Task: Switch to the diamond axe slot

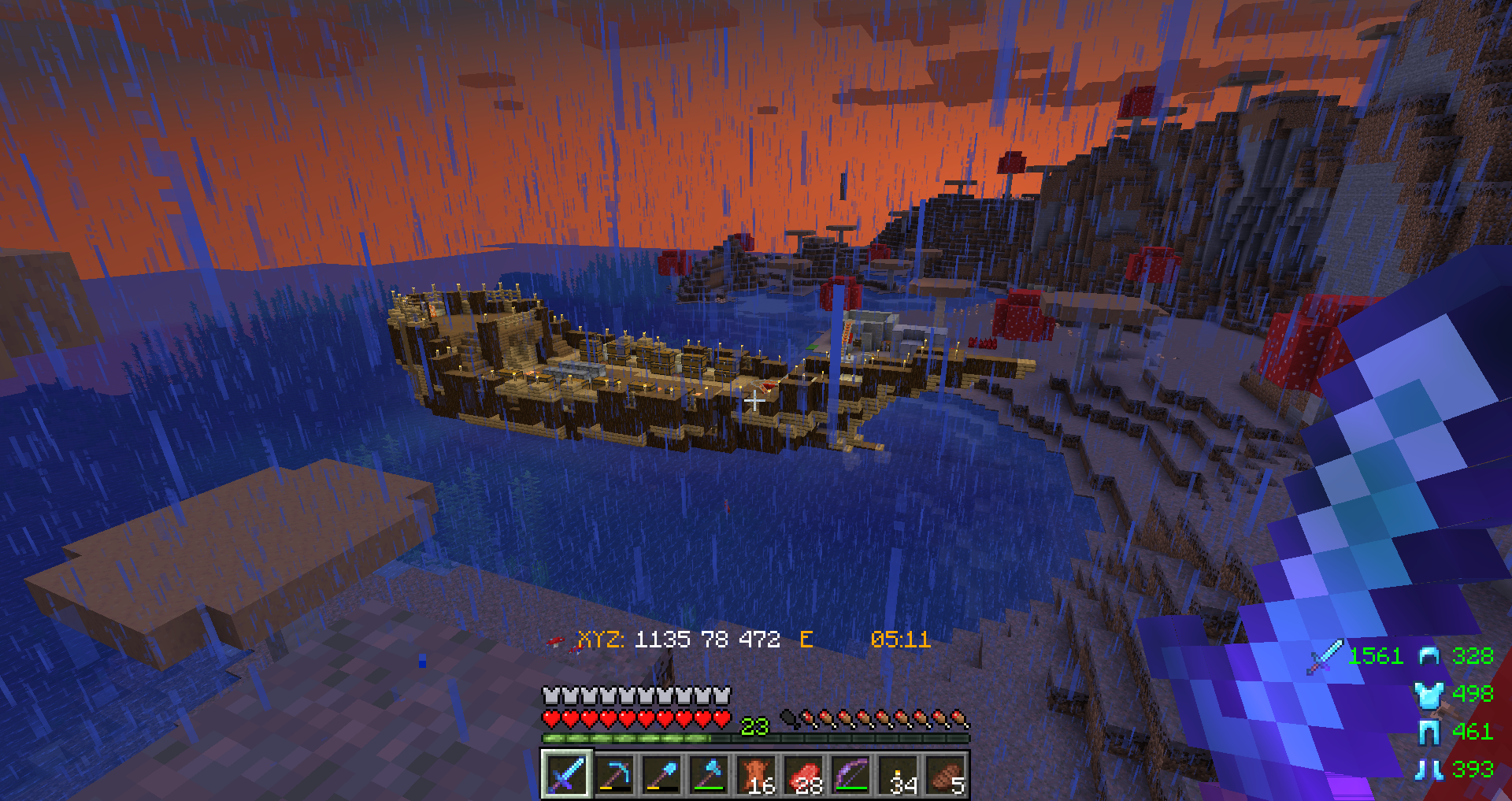Action: click(x=709, y=774)
